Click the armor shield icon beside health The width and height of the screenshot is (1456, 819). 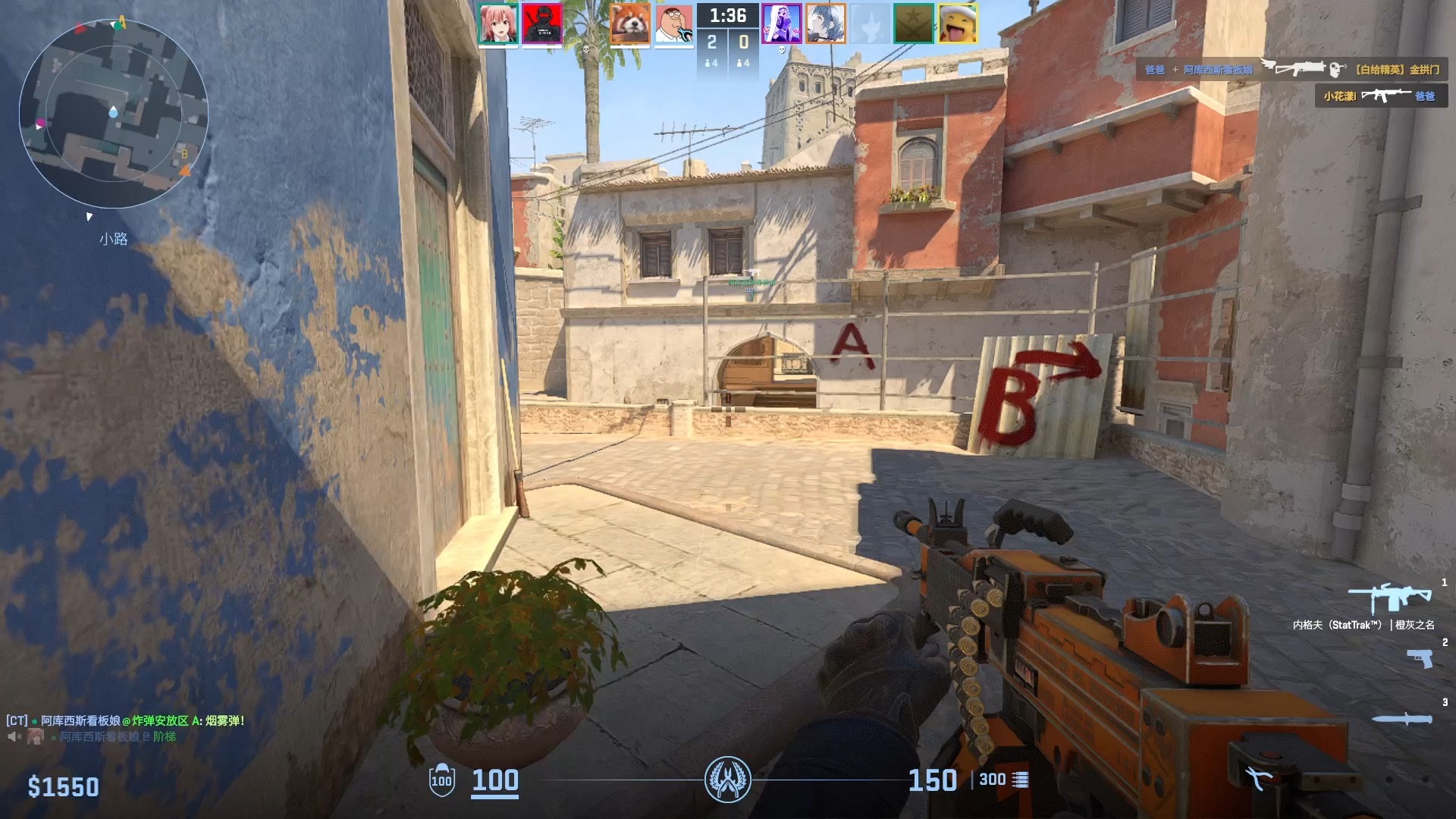[442, 780]
